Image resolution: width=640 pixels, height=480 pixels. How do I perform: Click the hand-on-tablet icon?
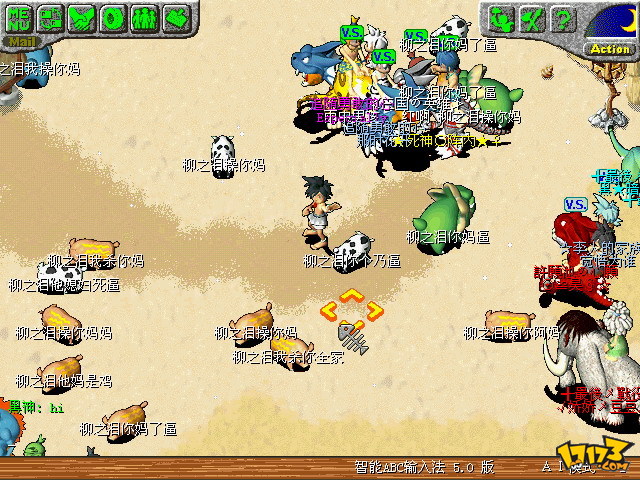coord(174,18)
